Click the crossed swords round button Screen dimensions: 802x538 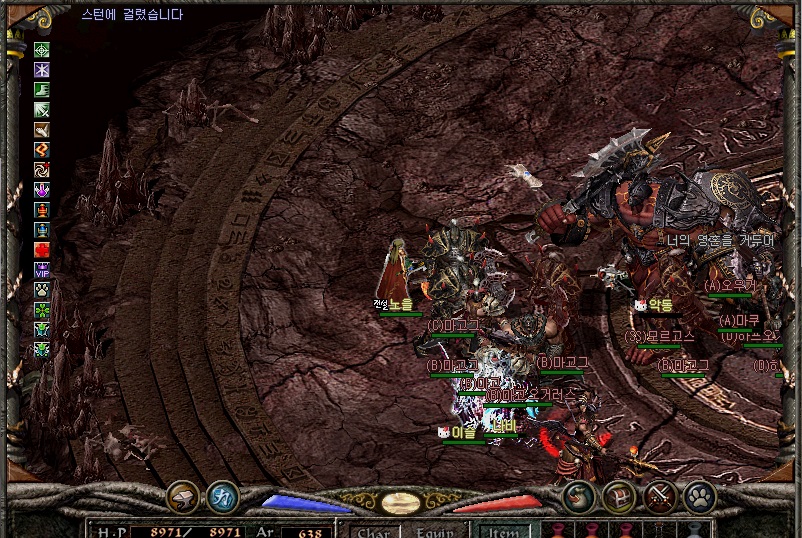660,495
